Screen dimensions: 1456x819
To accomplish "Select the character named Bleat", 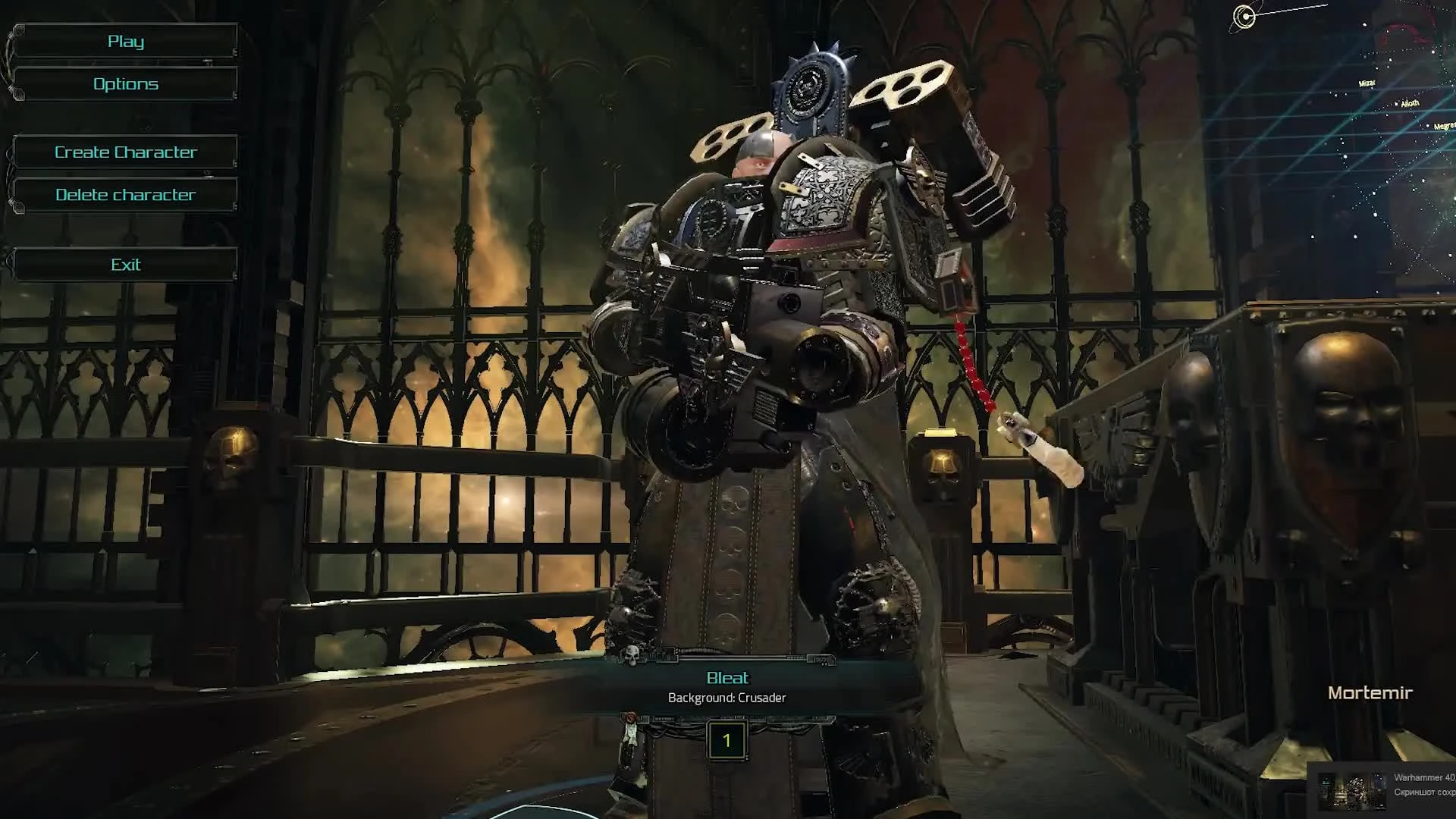I will [726, 677].
